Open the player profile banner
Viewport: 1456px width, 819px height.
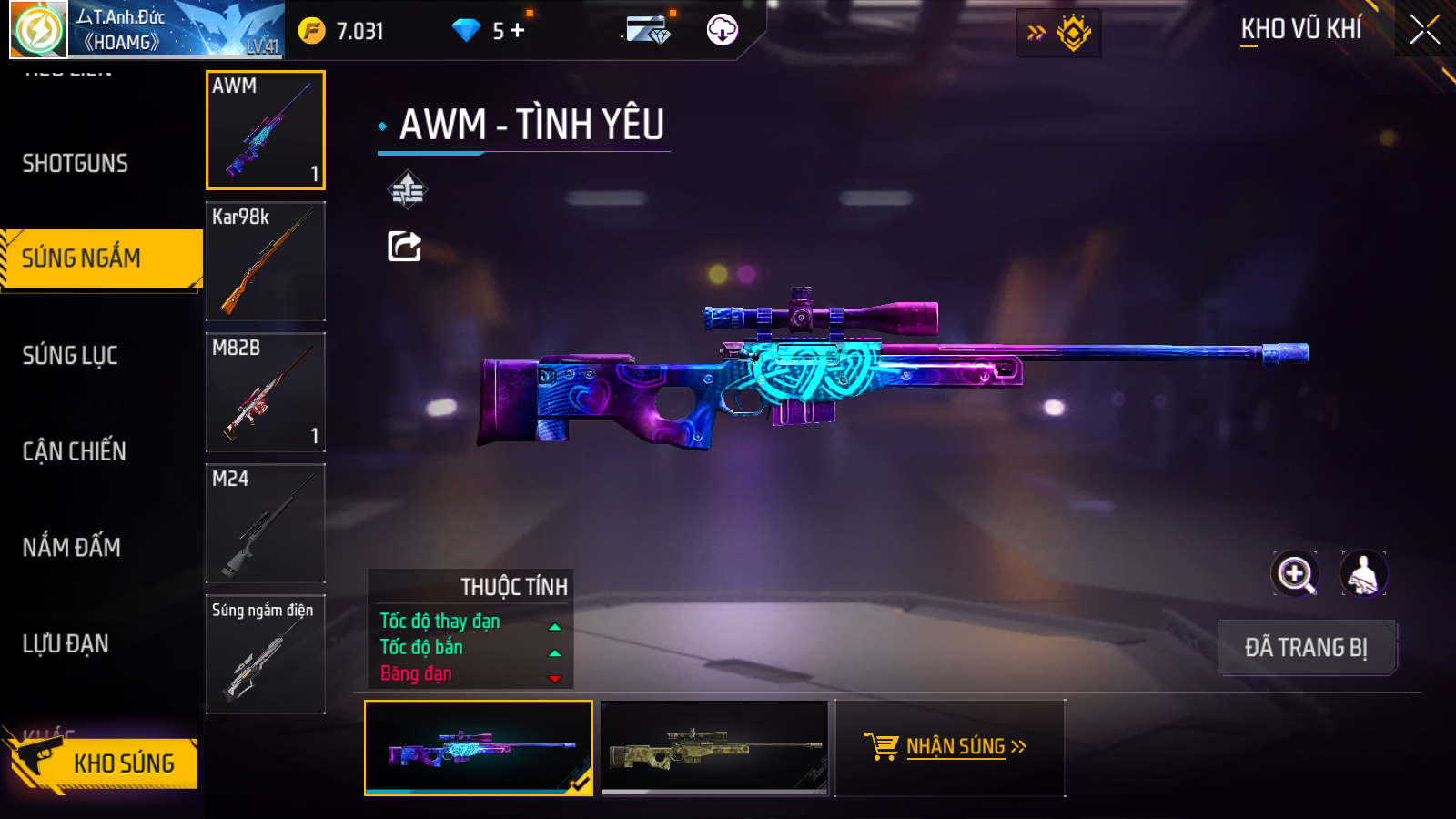point(147,30)
